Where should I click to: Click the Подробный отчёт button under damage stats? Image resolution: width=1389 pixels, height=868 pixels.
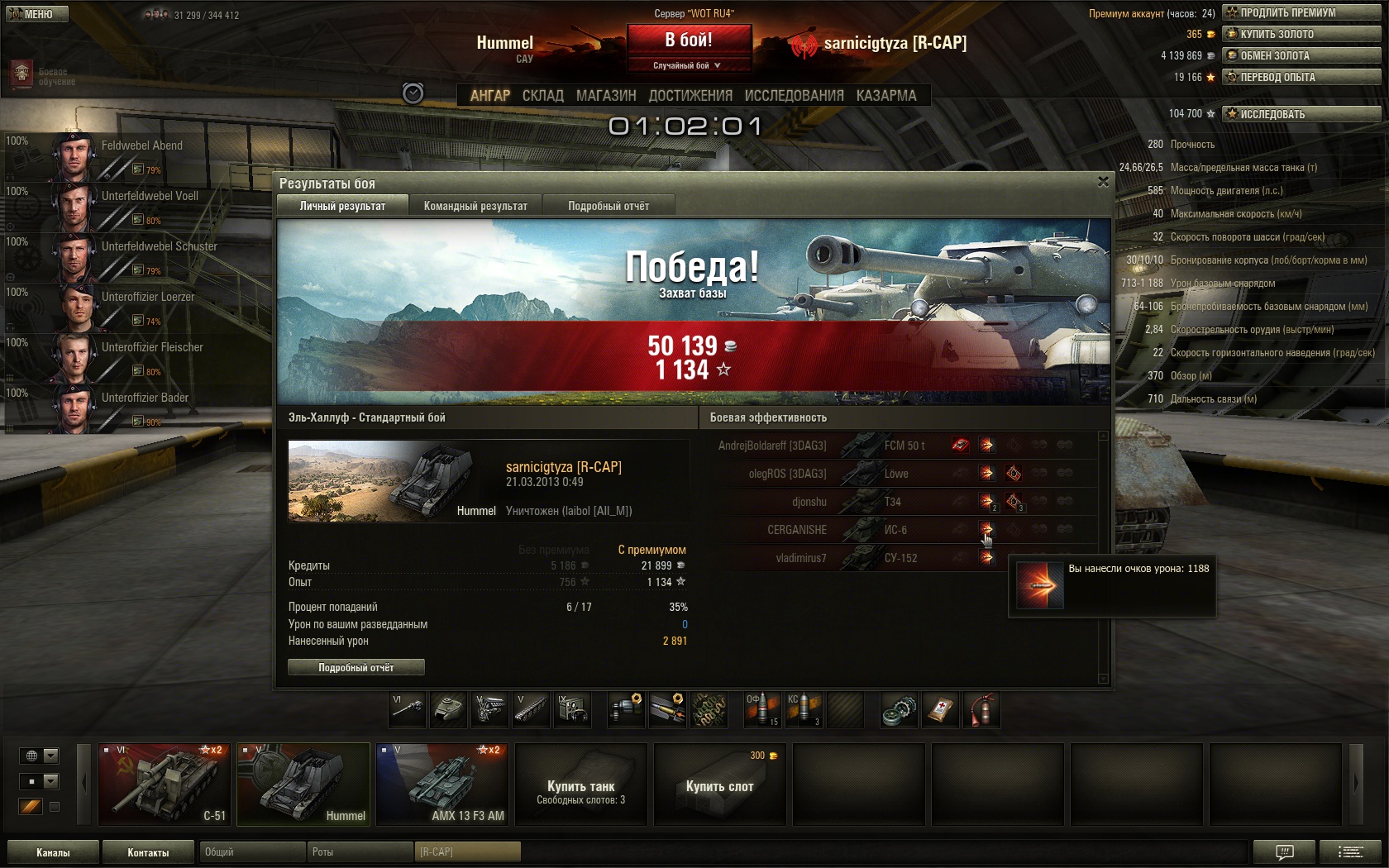356,667
